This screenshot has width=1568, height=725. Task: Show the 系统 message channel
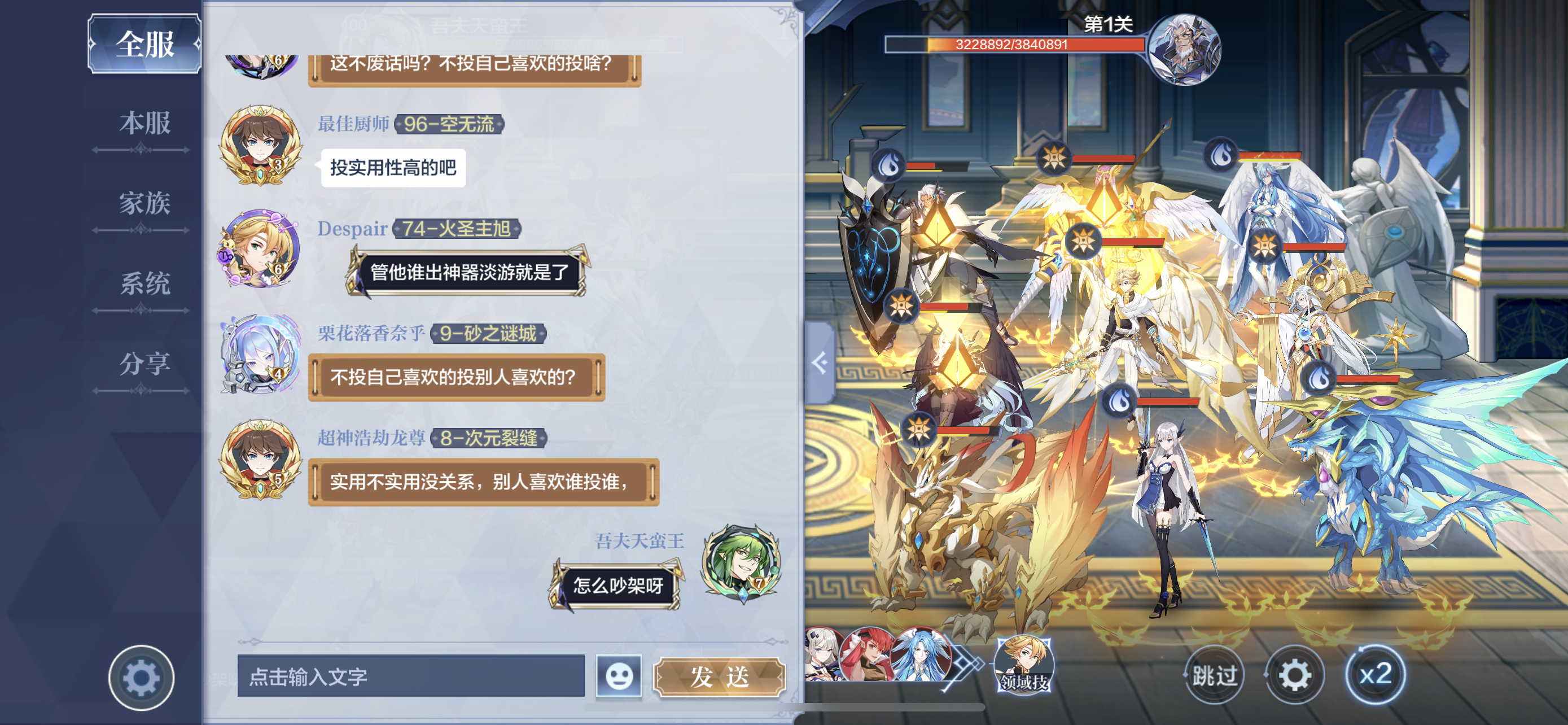pyautogui.click(x=145, y=283)
